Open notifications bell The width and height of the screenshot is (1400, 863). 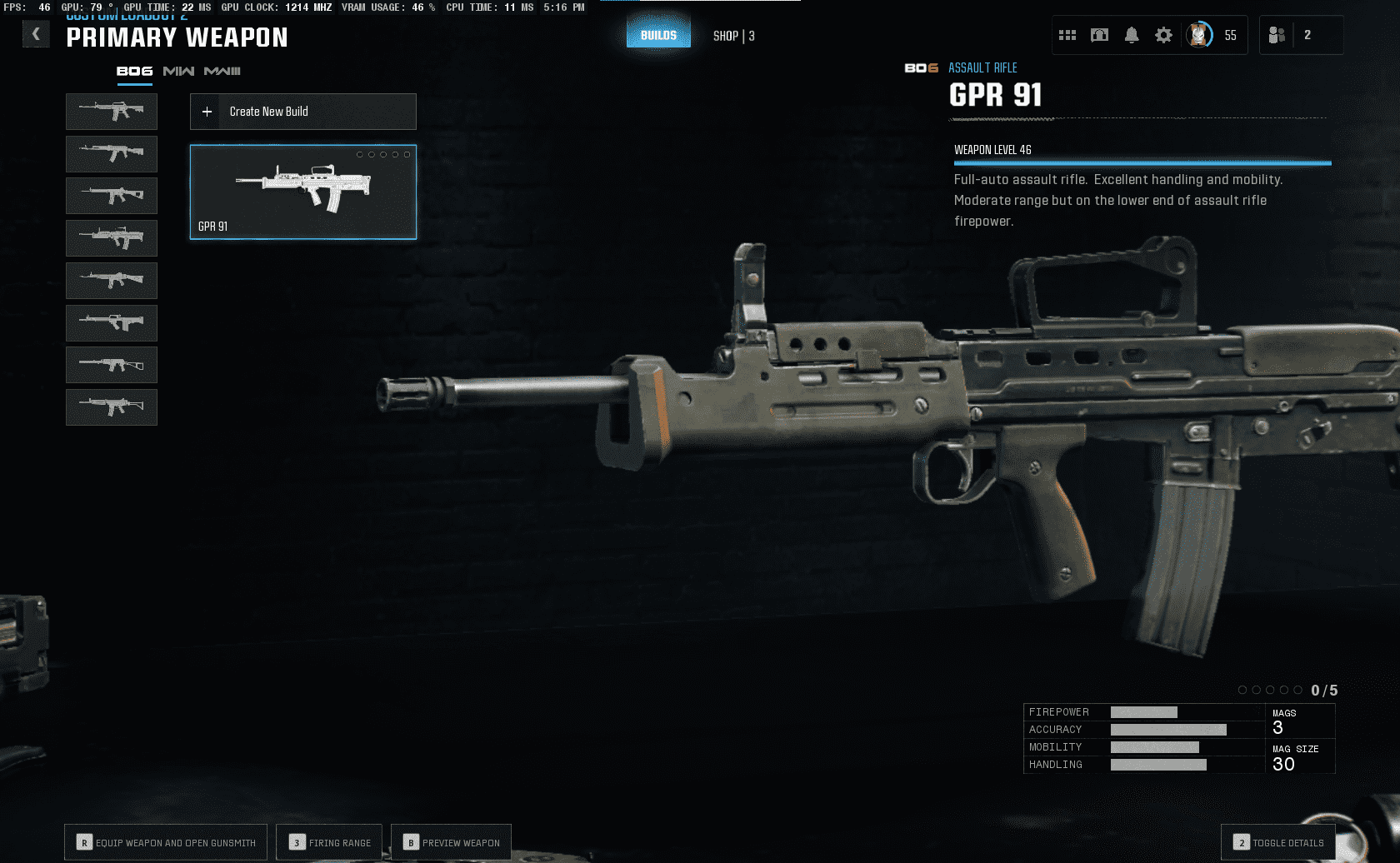coord(1132,35)
